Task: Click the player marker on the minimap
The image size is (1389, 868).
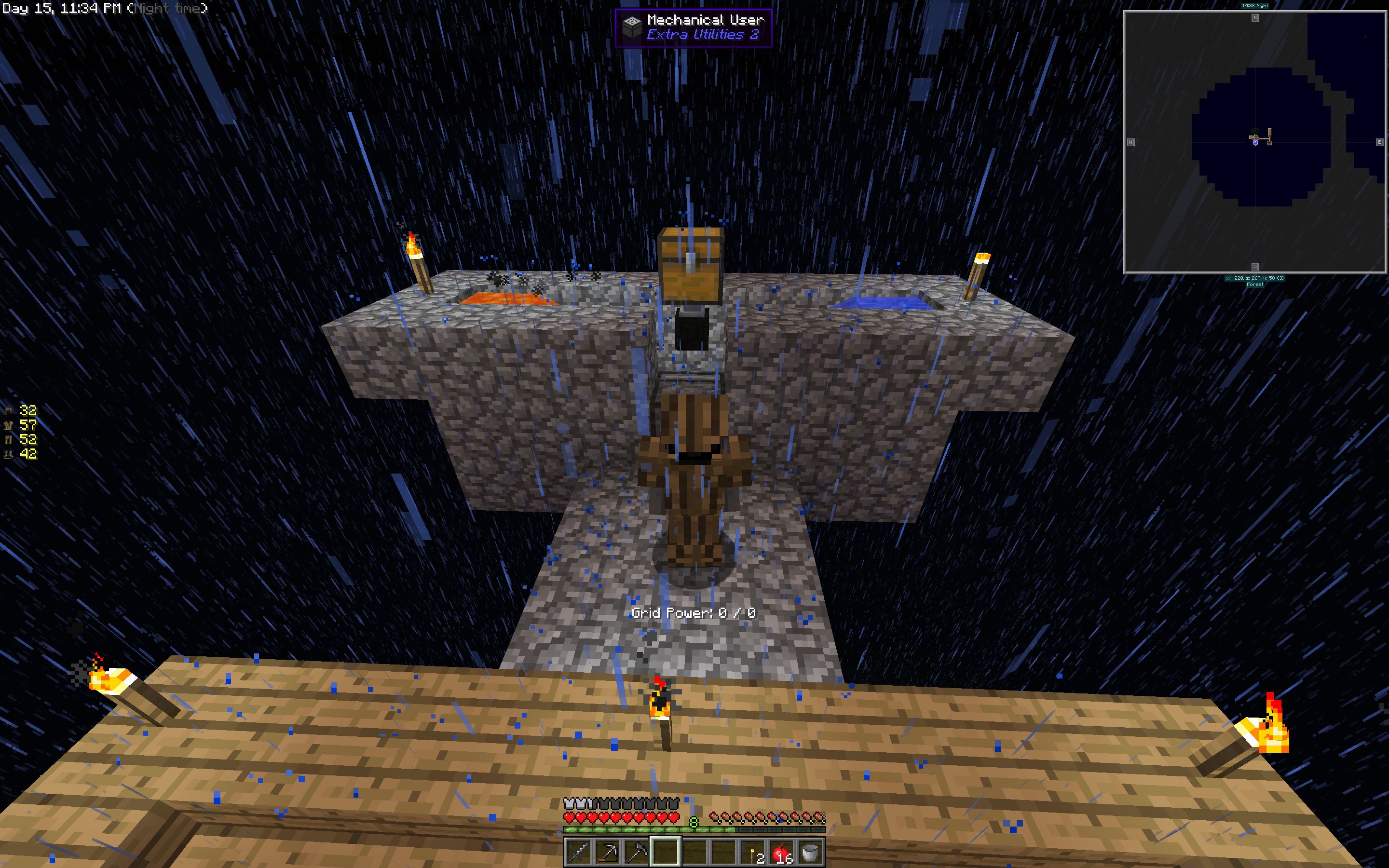Action: pyautogui.click(x=1255, y=142)
